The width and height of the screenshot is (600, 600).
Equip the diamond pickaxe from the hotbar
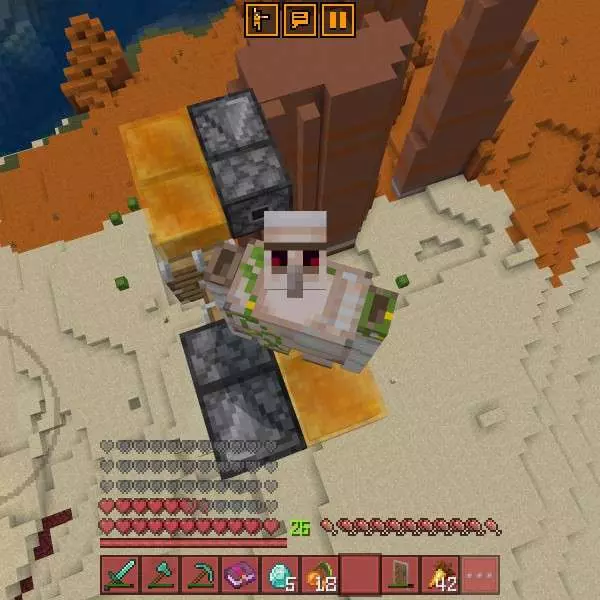click(x=200, y=575)
